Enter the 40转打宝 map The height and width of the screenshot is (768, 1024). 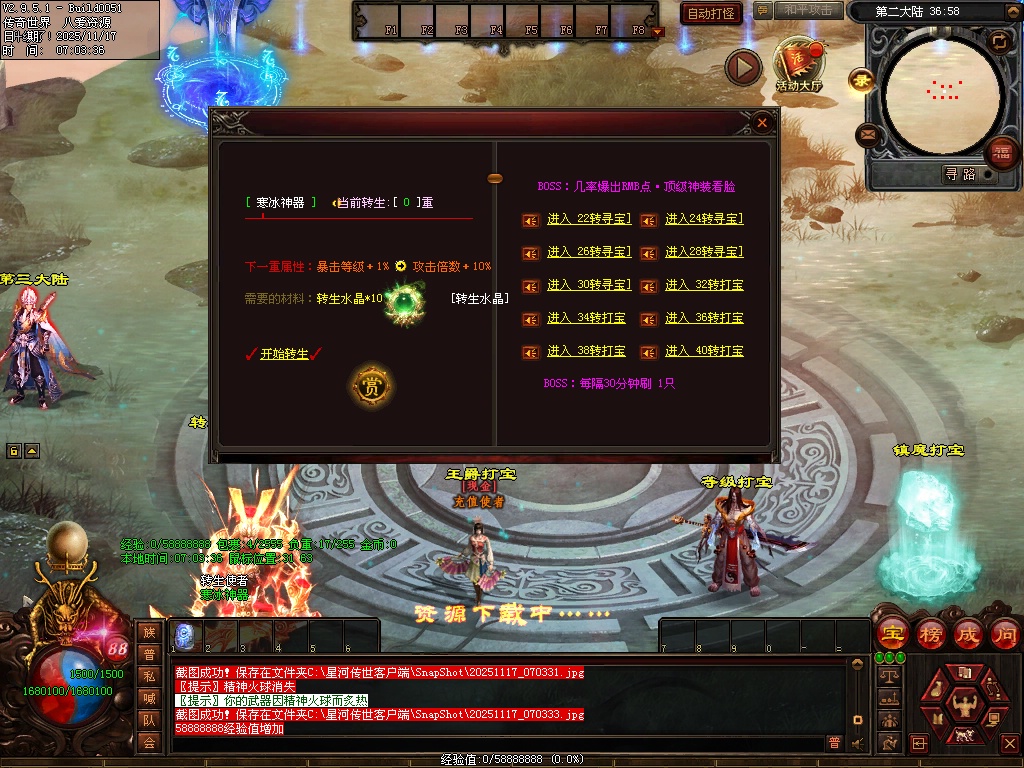[704, 351]
